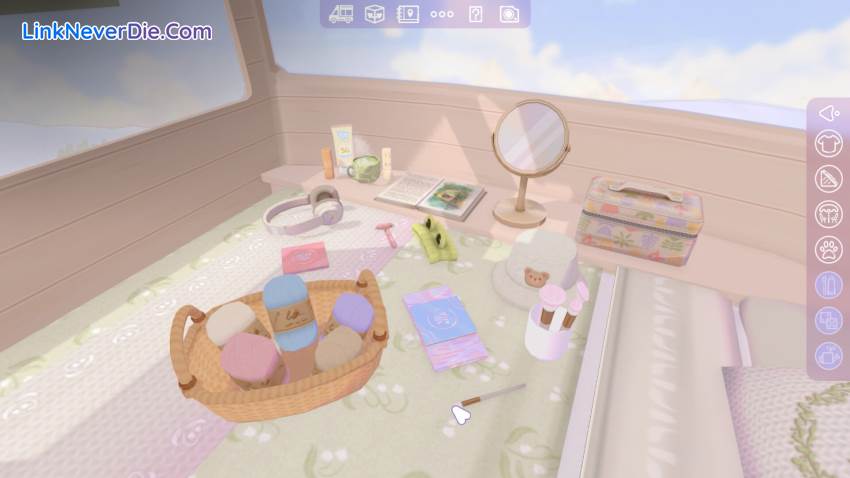Screen dimensions: 850x478
Task: Open the three-dots more options menu
Action: (442, 14)
